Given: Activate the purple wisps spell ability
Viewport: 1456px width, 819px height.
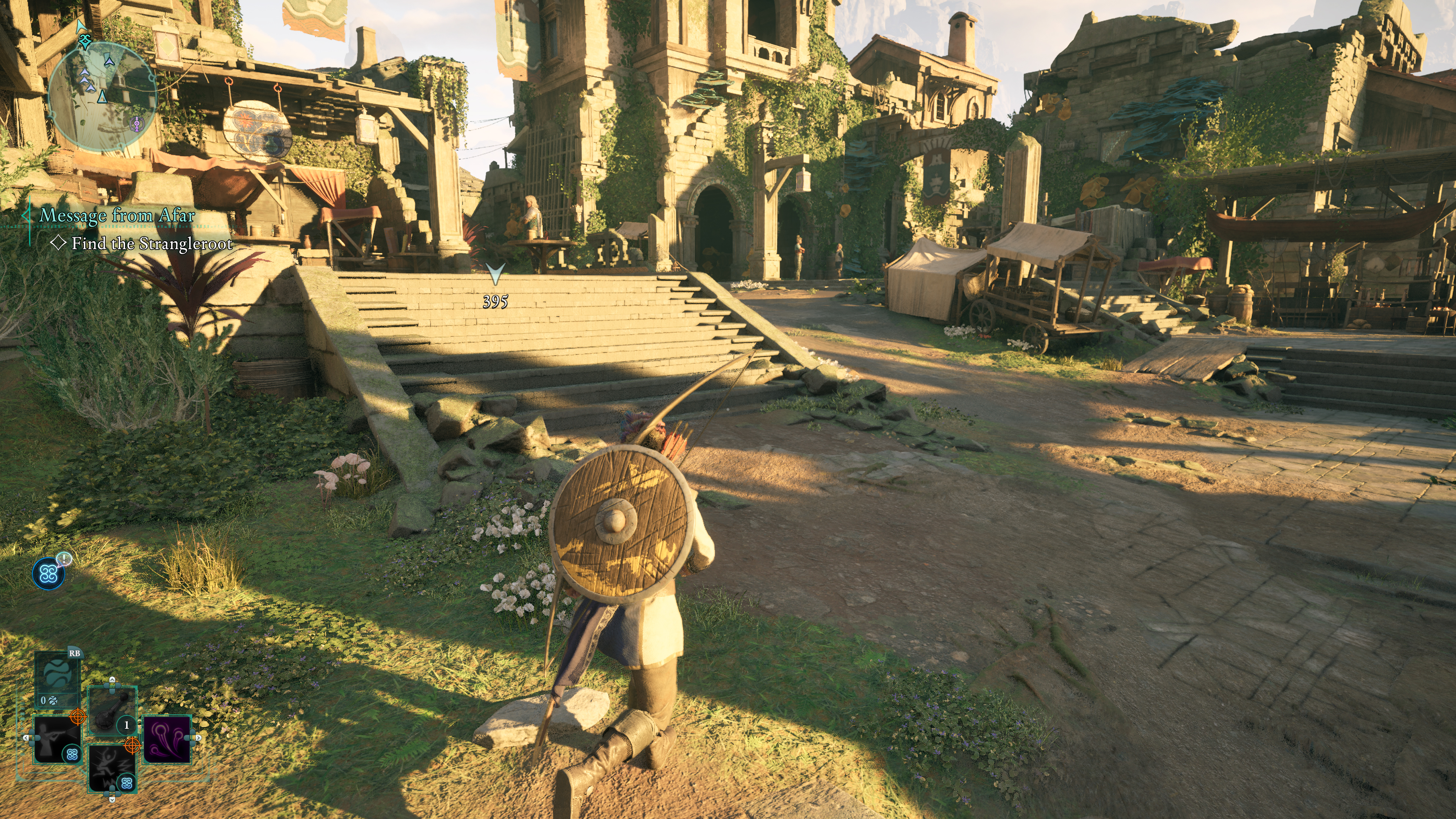Looking at the screenshot, I should click(167, 739).
